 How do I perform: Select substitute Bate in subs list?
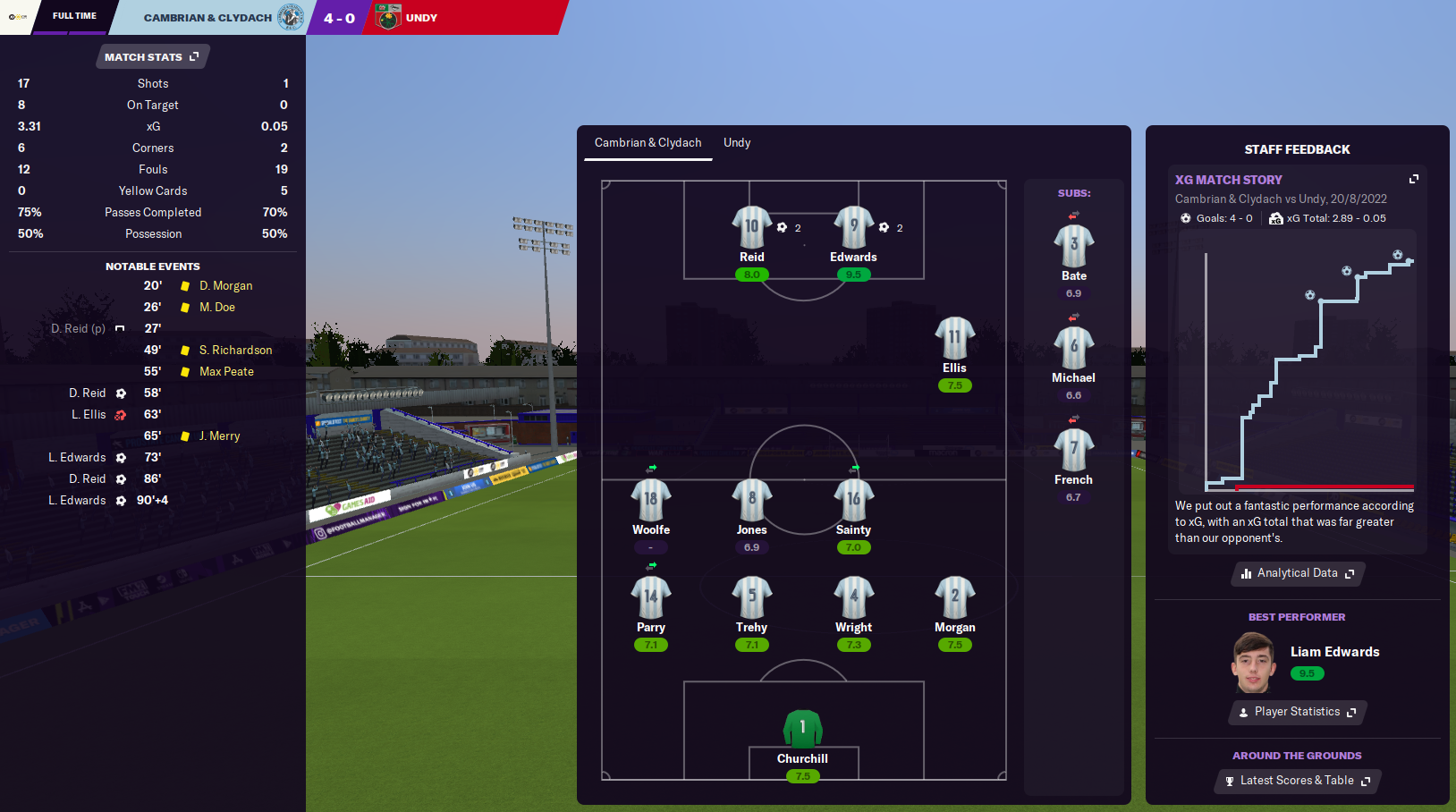[1073, 246]
